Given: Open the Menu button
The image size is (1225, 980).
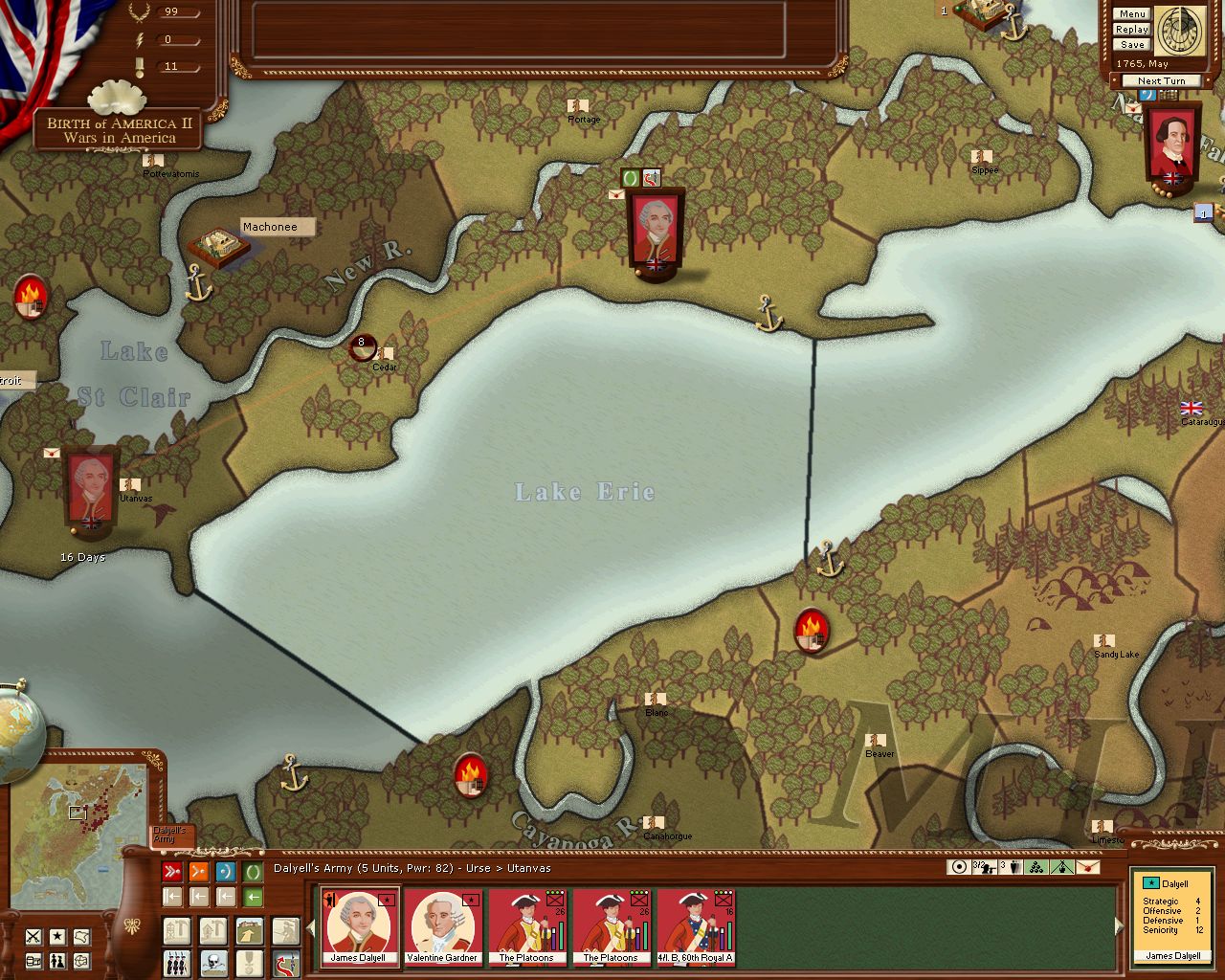Looking at the screenshot, I should (x=1132, y=14).
